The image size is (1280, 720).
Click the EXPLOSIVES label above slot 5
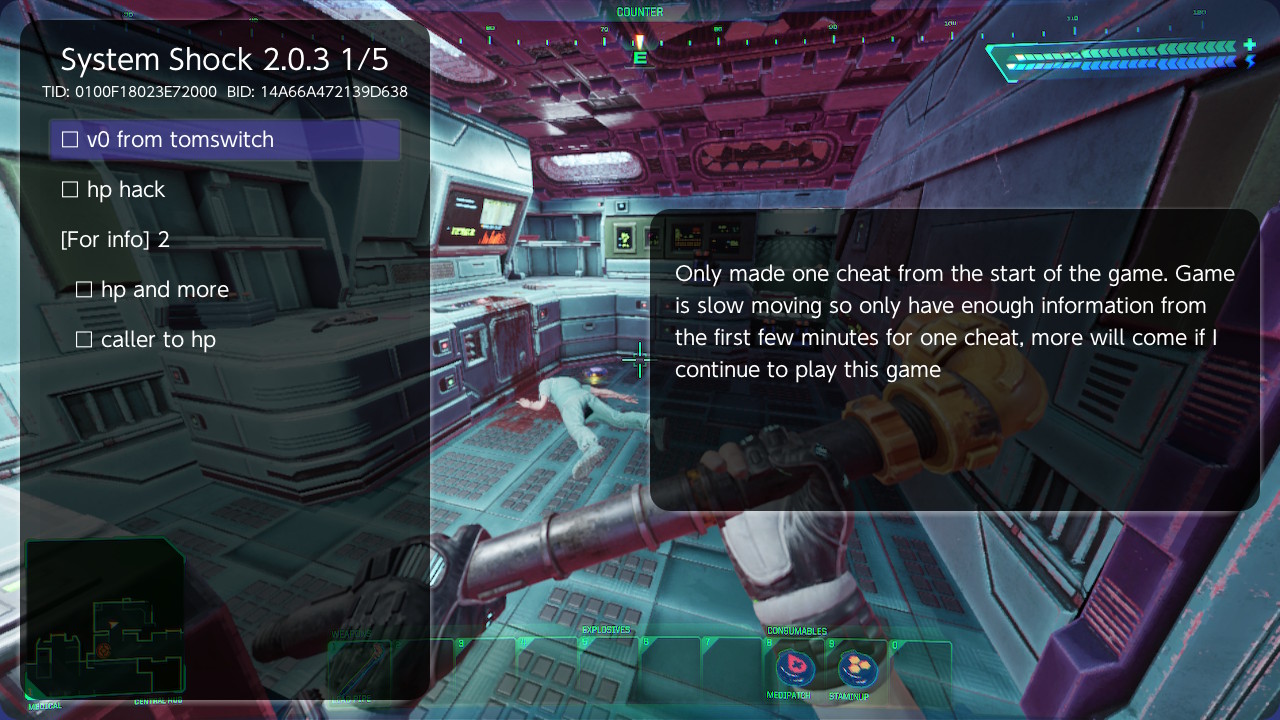[x=605, y=631]
